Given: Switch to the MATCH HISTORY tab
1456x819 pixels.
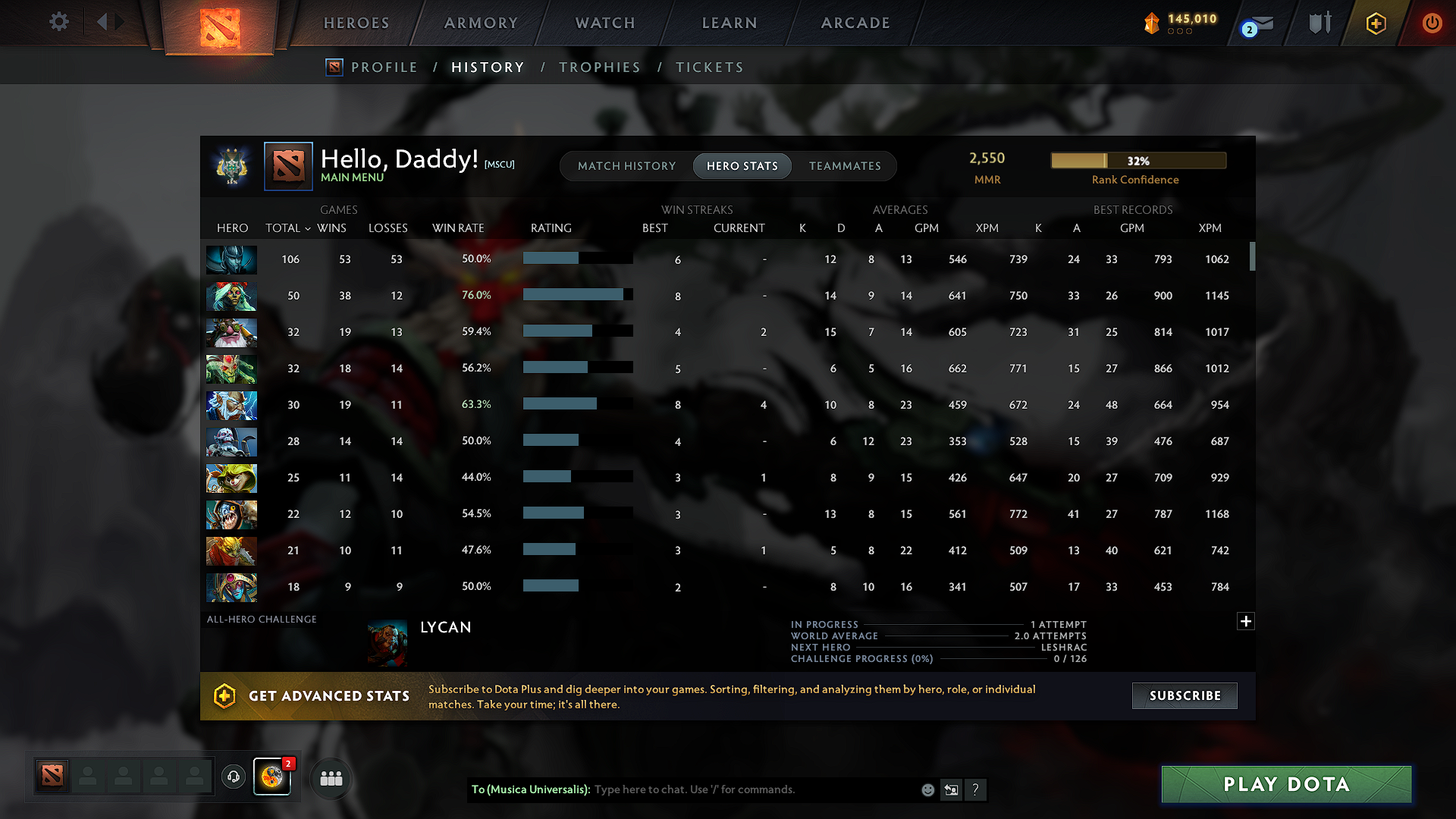Looking at the screenshot, I should (626, 165).
